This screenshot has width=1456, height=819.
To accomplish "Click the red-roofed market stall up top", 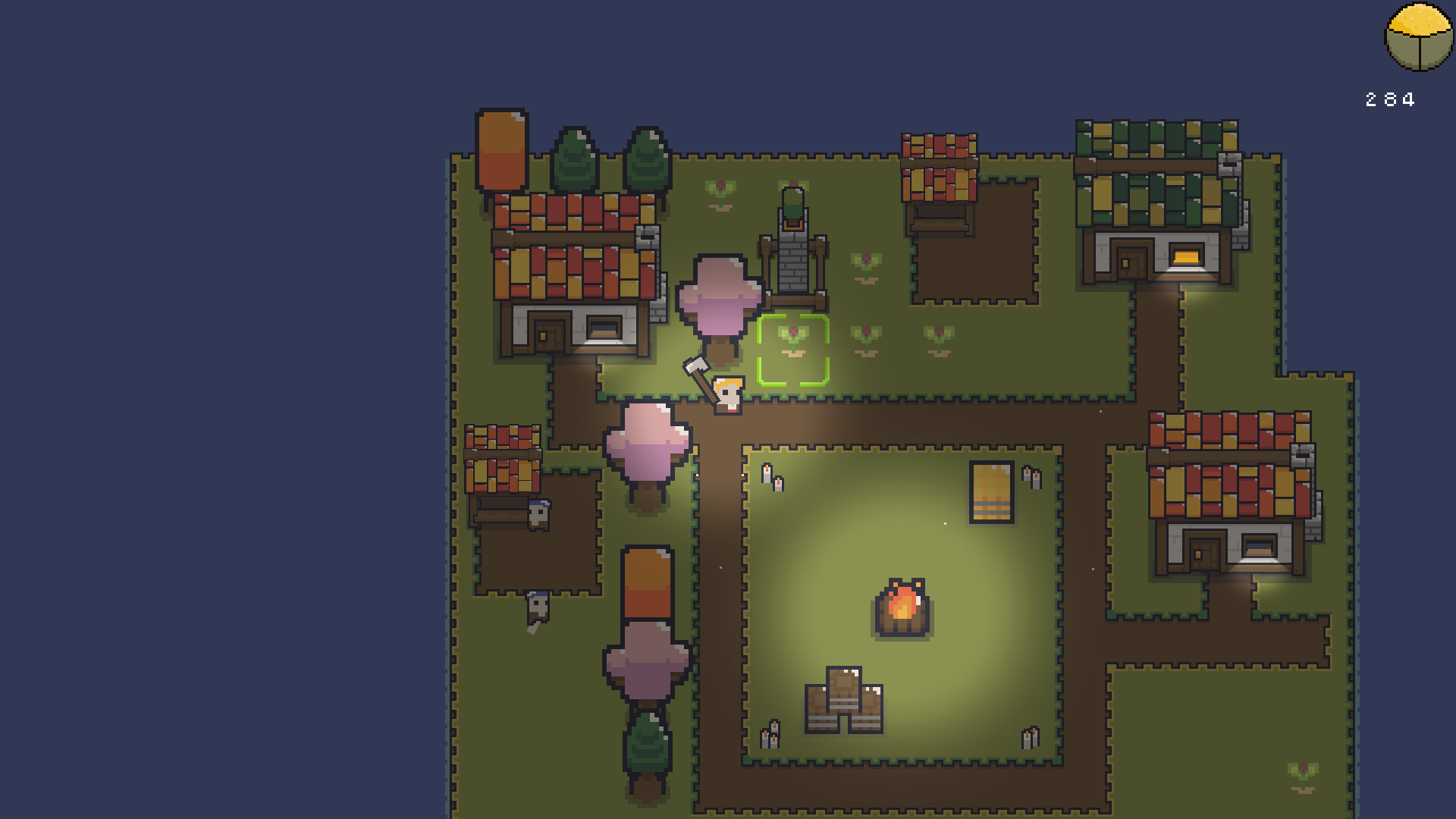I will (939, 167).
